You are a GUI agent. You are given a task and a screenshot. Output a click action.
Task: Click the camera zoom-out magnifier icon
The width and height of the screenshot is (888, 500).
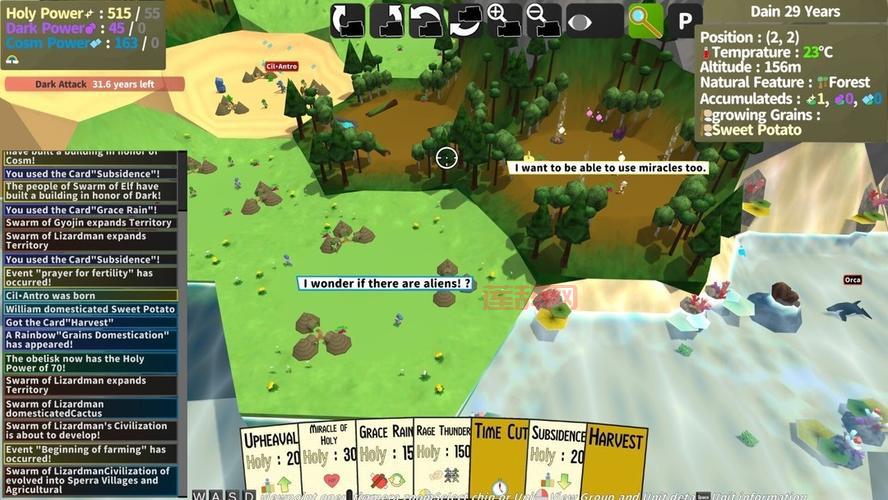click(543, 20)
